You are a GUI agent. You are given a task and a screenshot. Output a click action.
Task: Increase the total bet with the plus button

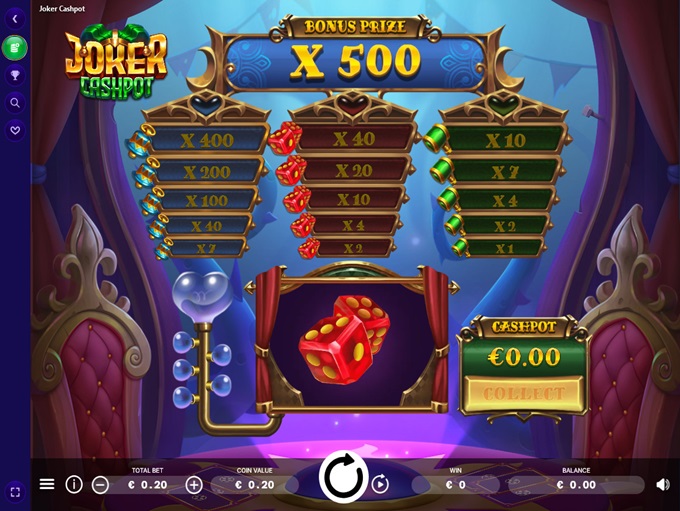(x=194, y=485)
